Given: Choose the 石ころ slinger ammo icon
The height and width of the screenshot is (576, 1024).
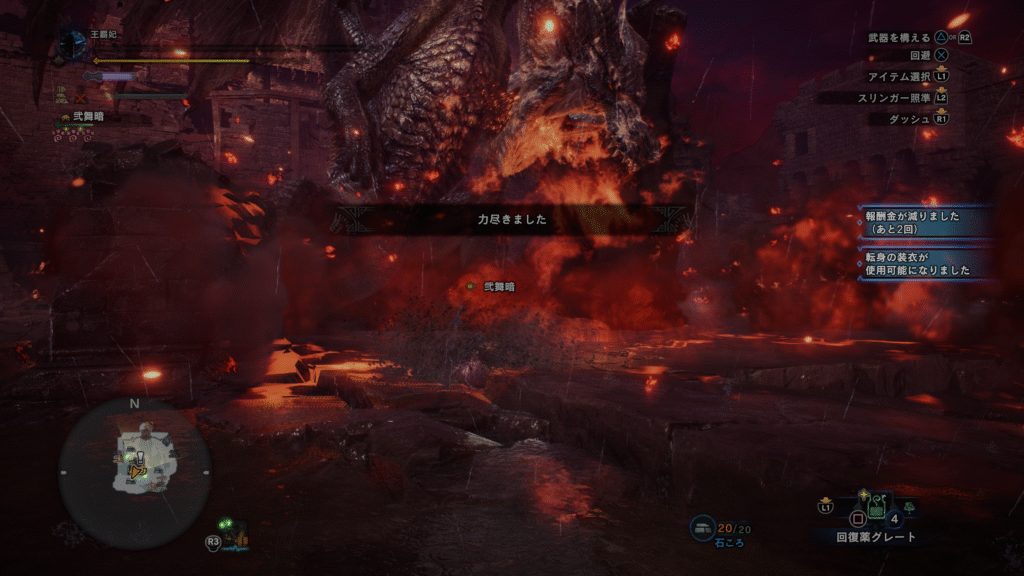Looking at the screenshot, I should (703, 527).
